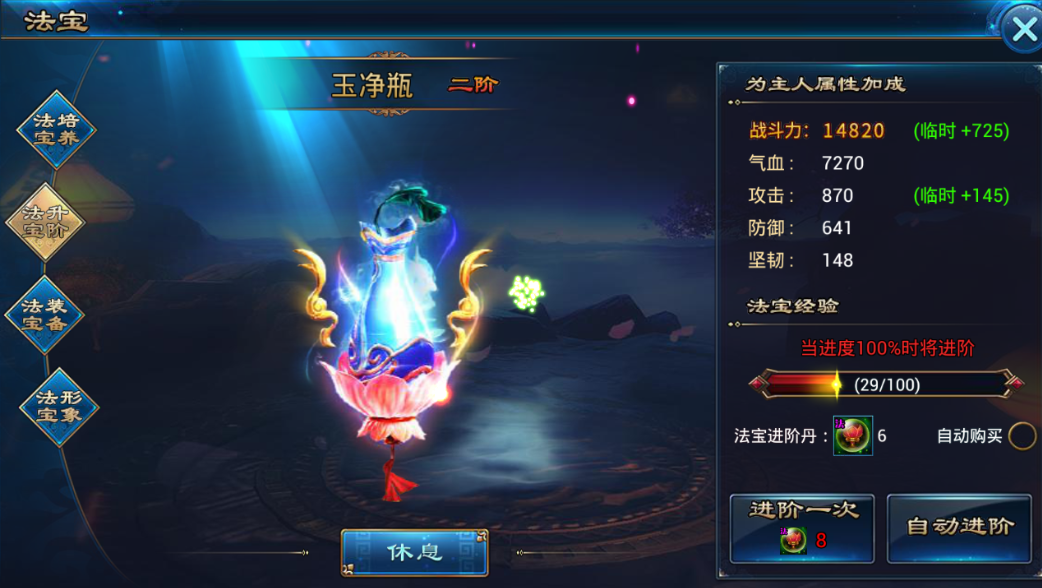Close the 法宝 window

(x=1022, y=30)
